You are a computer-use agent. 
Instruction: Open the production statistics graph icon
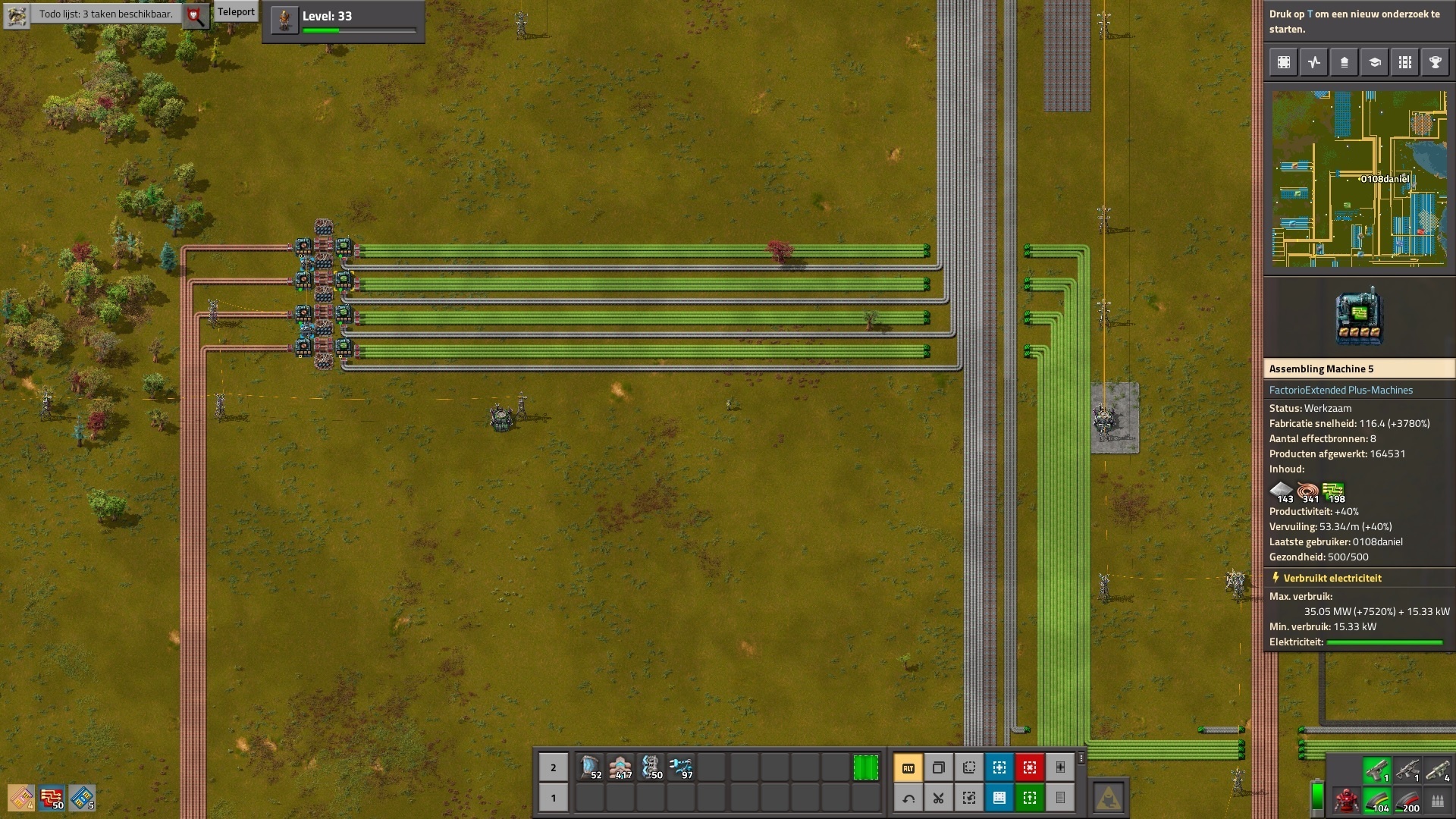pyautogui.click(x=1313, y=63)
